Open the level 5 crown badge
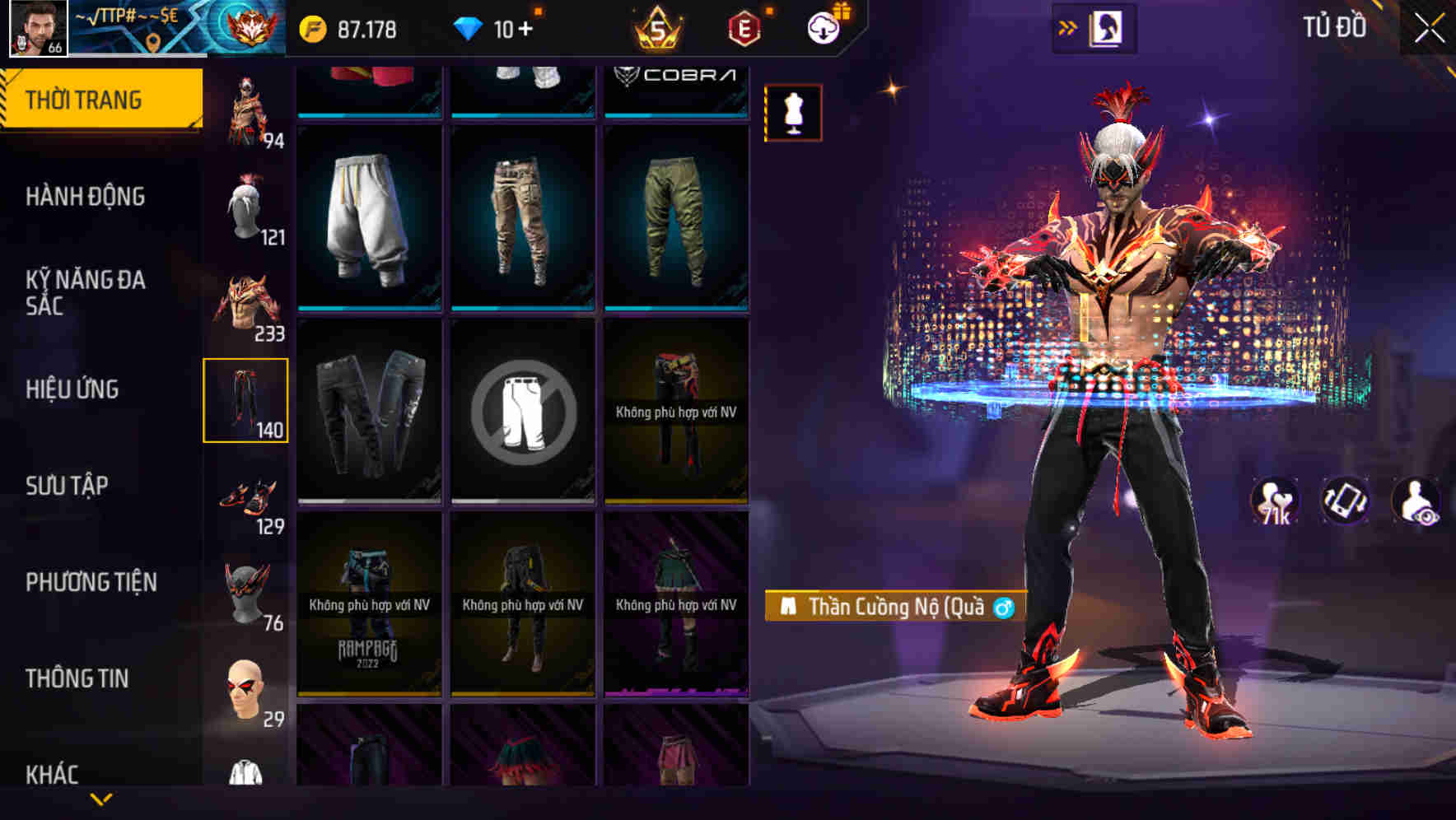This screenshot has width=1456, height=820. [x=658, y=27]
